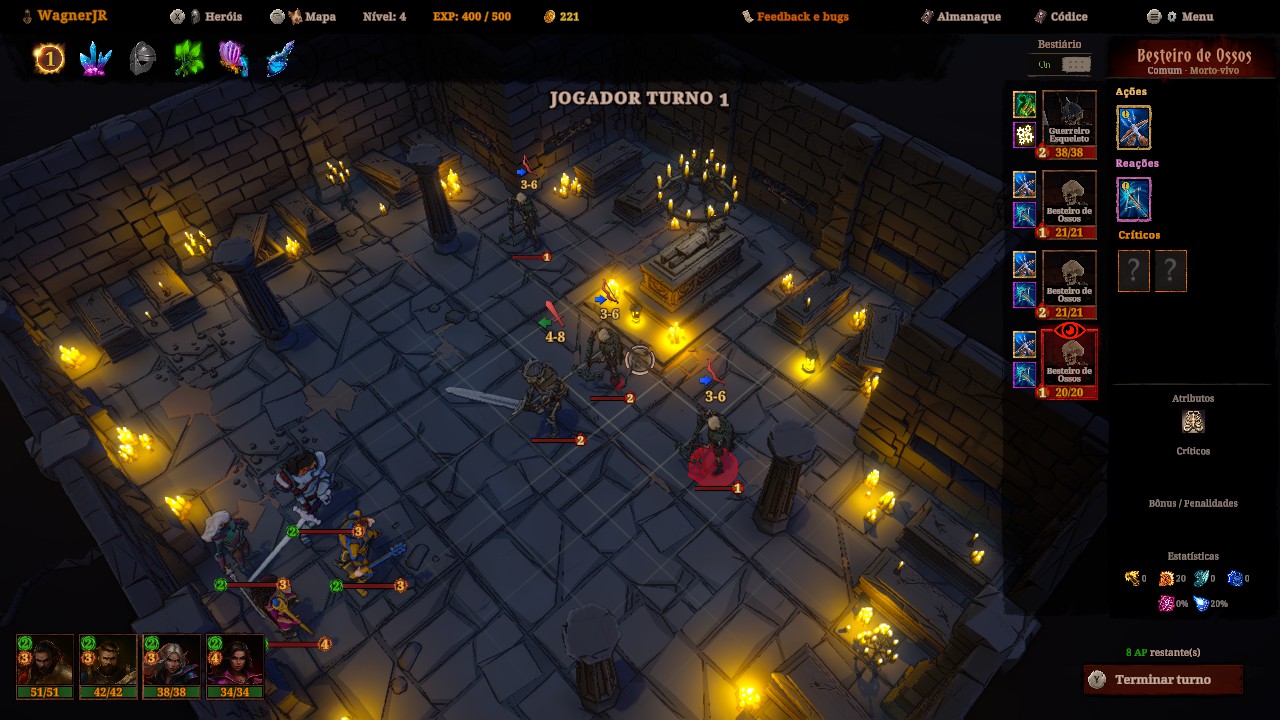Click the blue crystal relic icon
Viewport: 1280px width, 720px height.
coord(96,60)
